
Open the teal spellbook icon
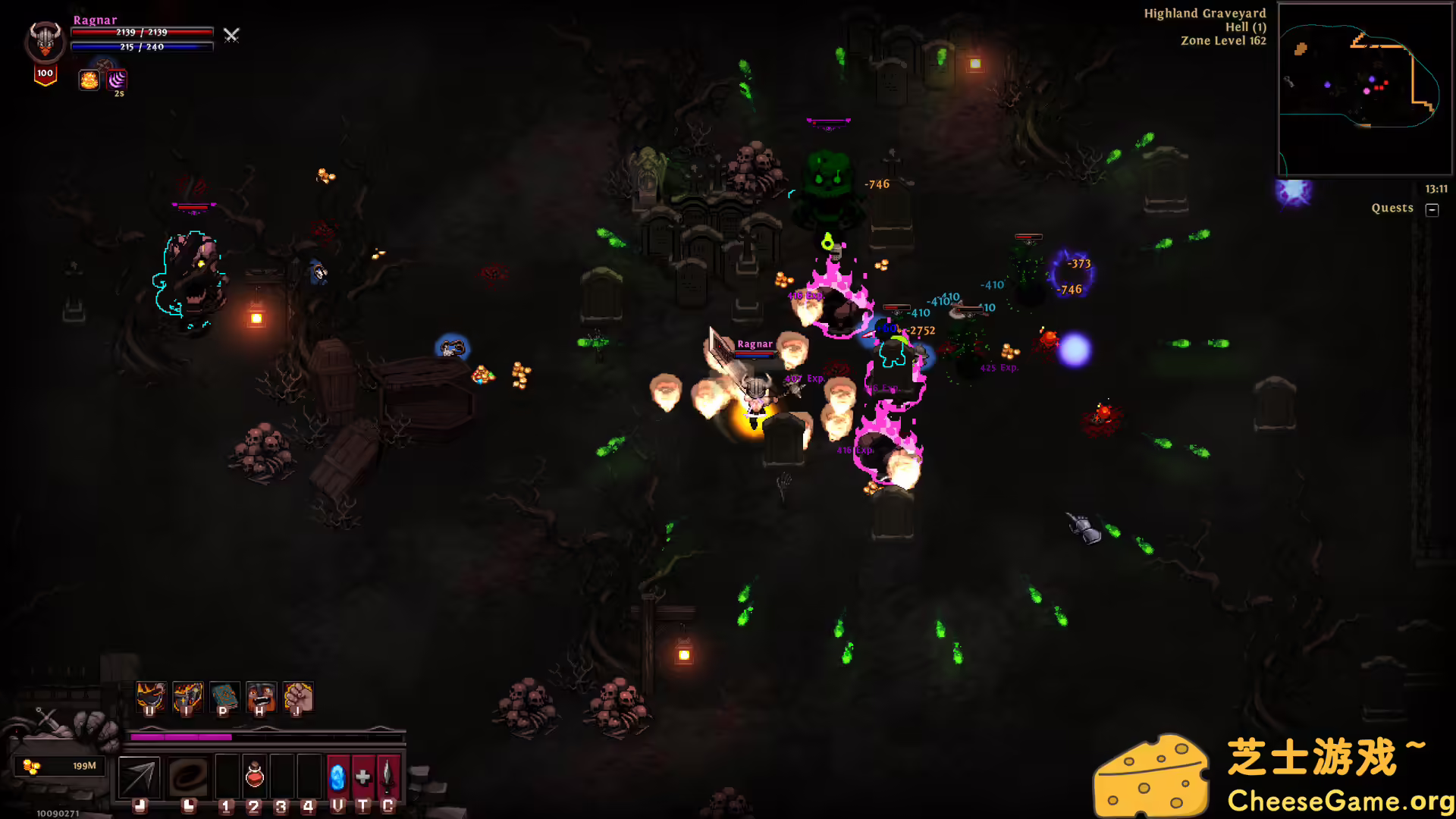224,696
